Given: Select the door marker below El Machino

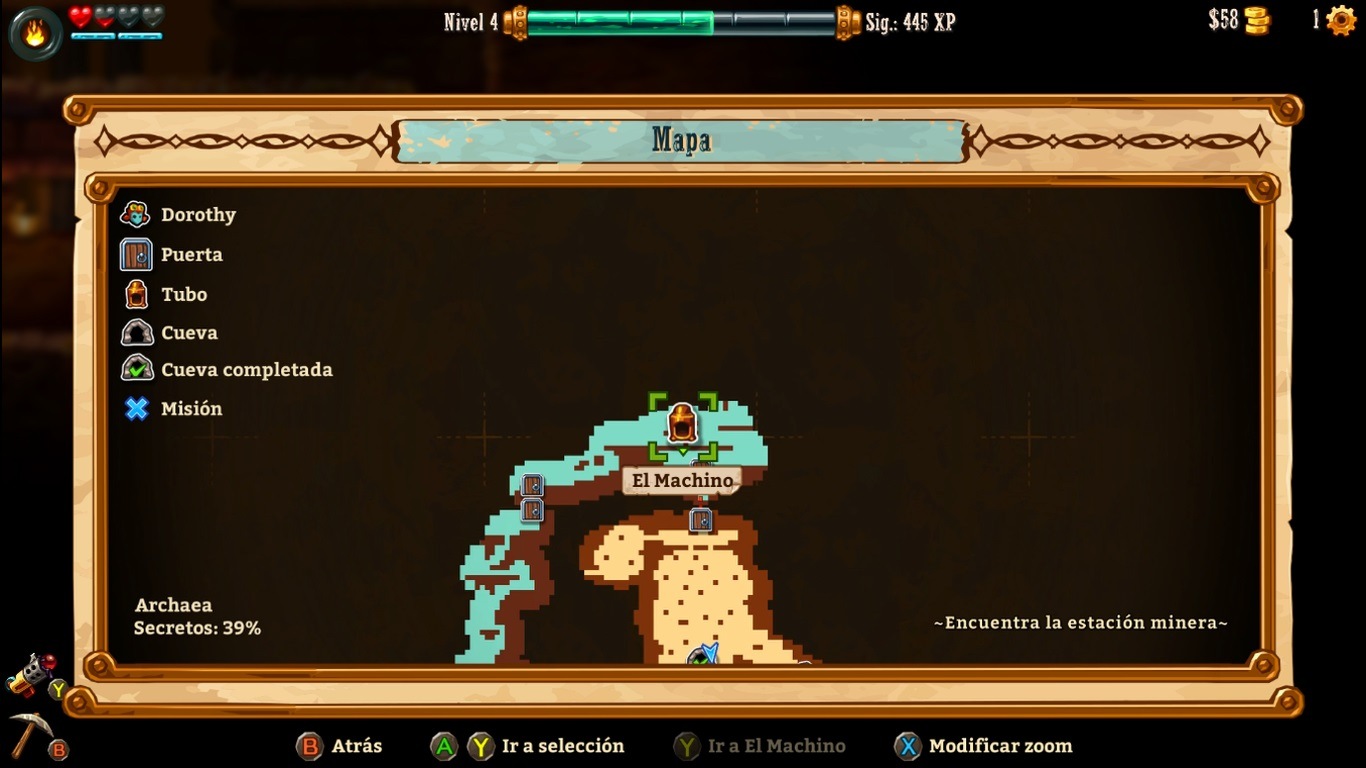Looking at the screenshot, I should (701, 520).
